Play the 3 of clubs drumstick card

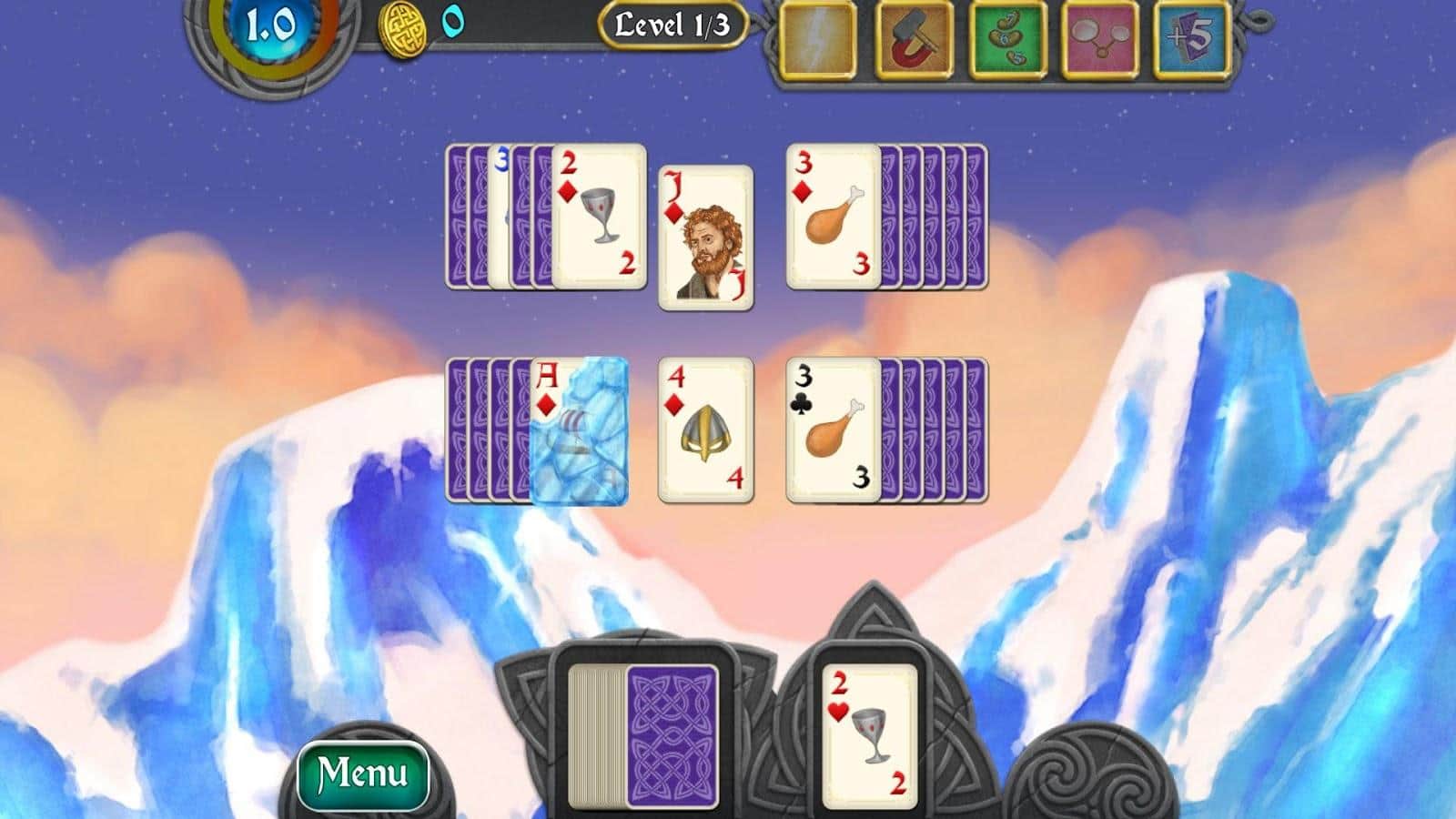tap(833, 430)
